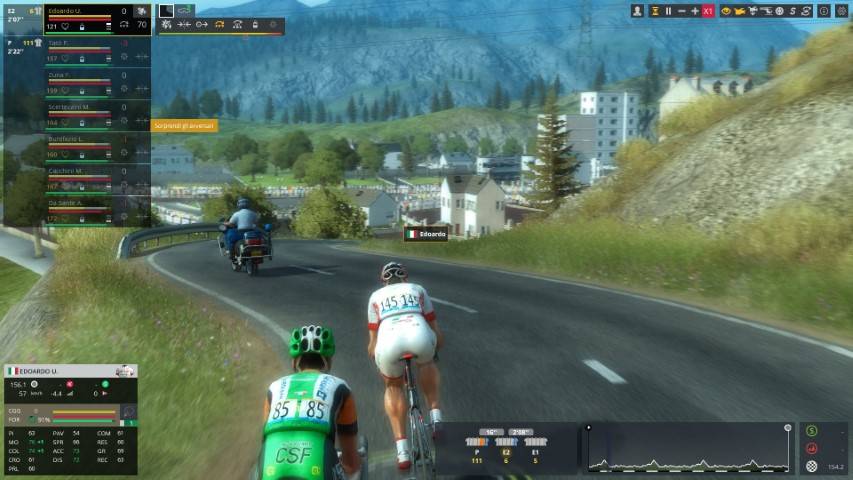Click the stage elevation profile graph

click(689, 450)
